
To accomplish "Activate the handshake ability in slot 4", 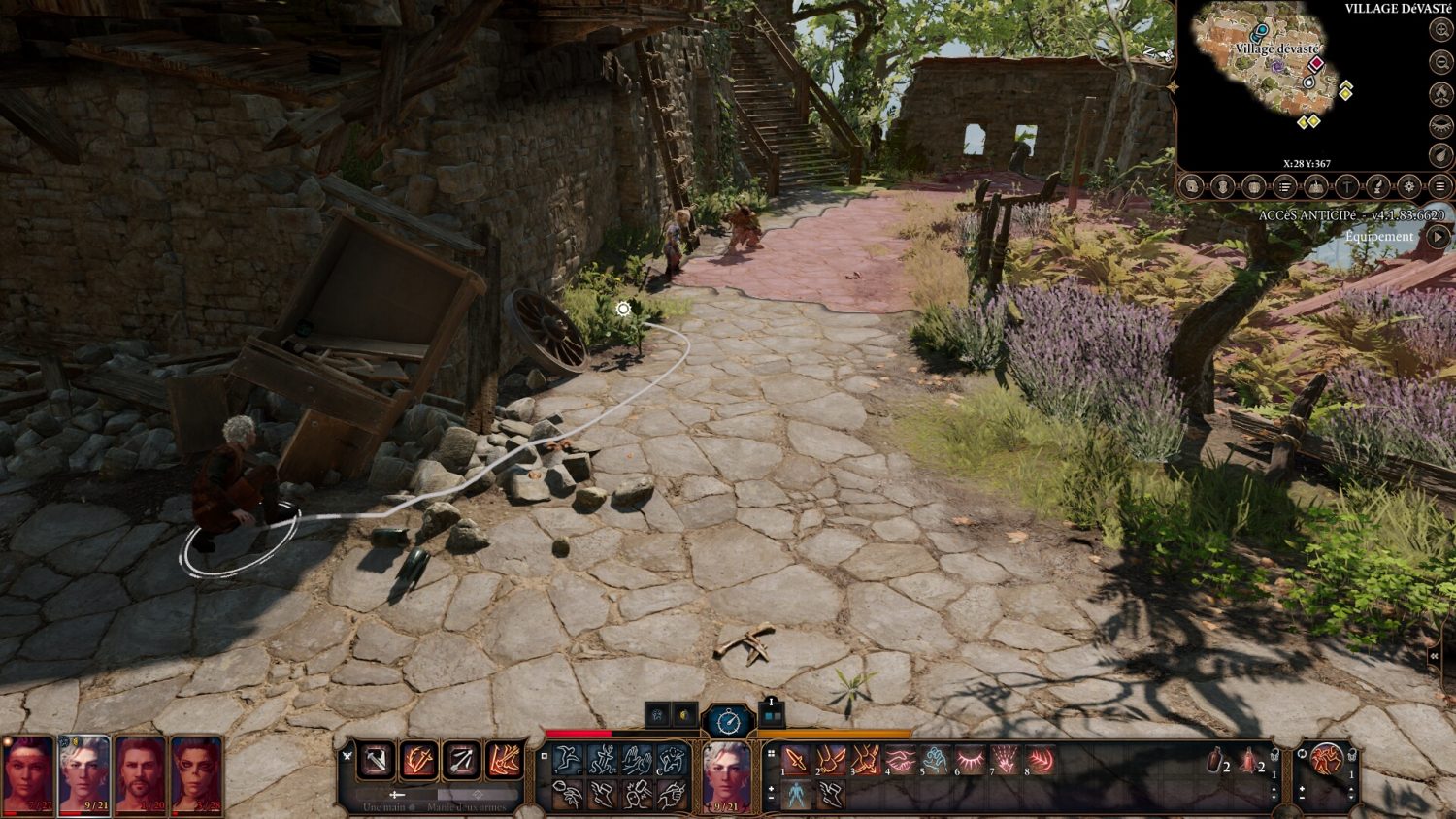I will [900, 762].
